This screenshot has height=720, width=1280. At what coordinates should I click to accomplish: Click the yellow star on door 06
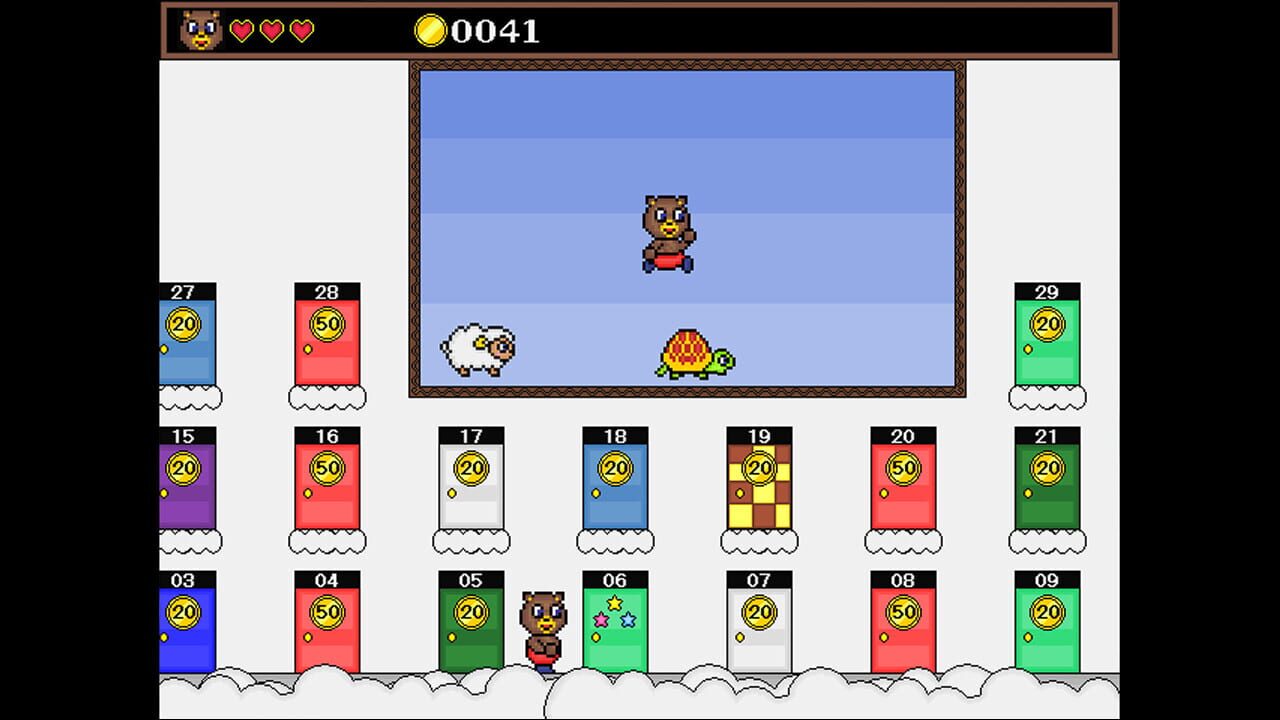(614, 603)
